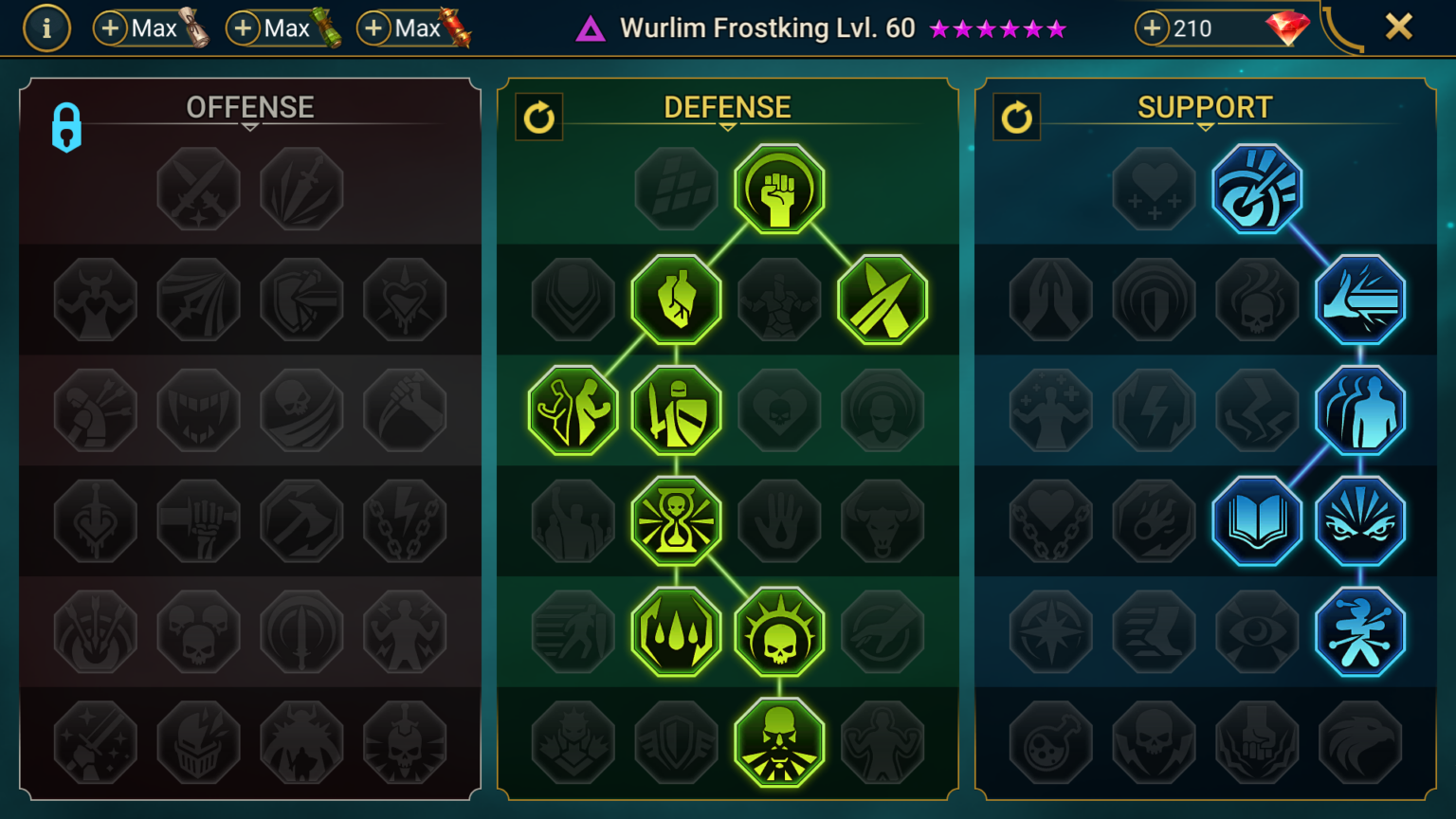Screen dimensions: 1456x819
Task: Select the open book Support mastery
Action: (x=1257, y=521)
